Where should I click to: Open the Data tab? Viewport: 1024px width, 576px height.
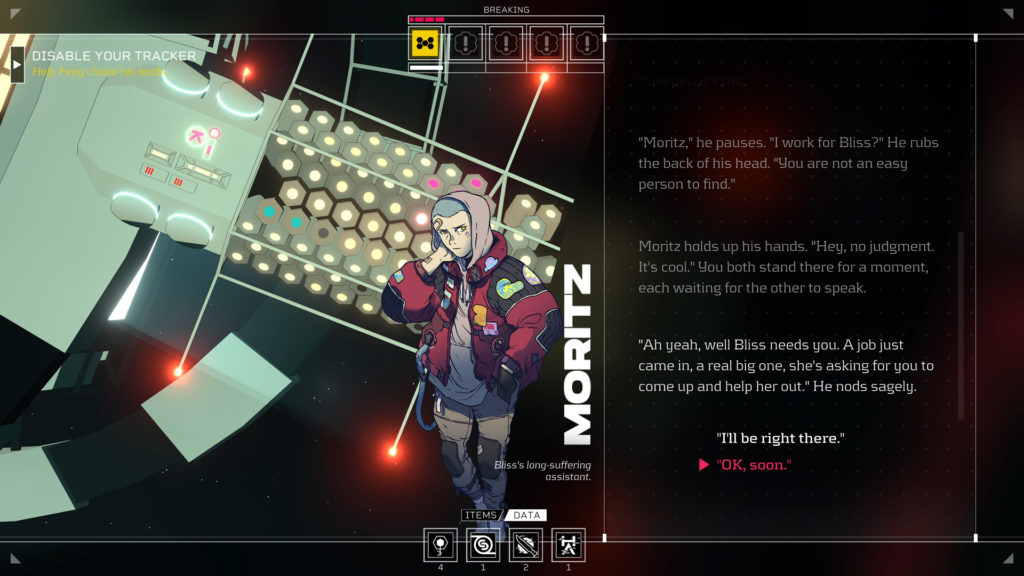(x=526, y=516)
